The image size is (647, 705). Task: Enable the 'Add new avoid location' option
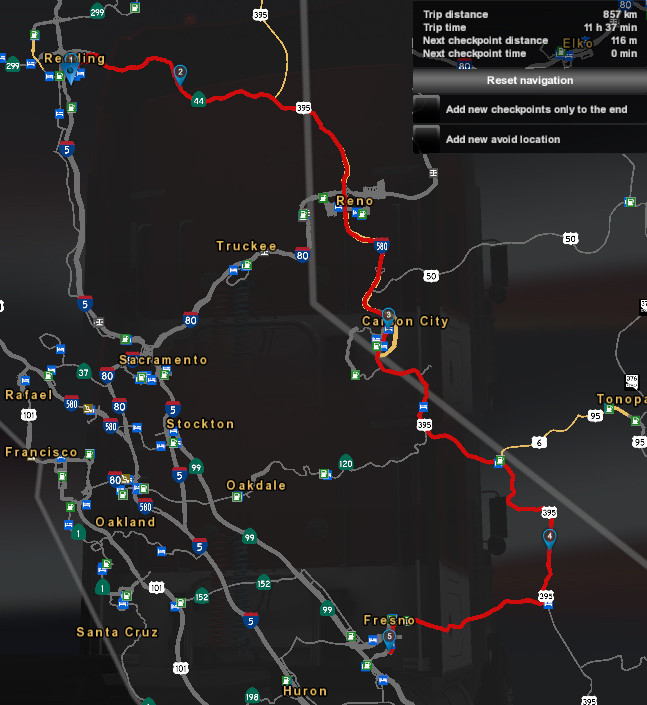coord(427,138)
